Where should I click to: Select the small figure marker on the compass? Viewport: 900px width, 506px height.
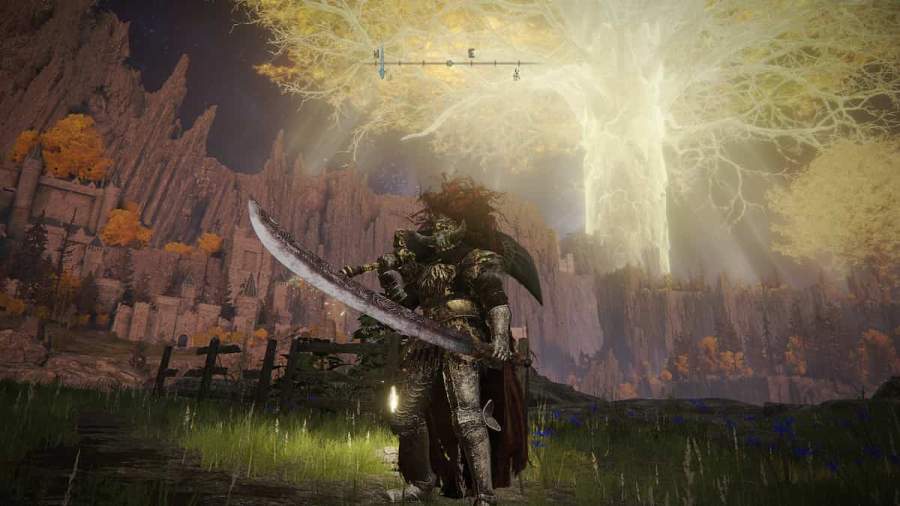click(x=516, y=72)
